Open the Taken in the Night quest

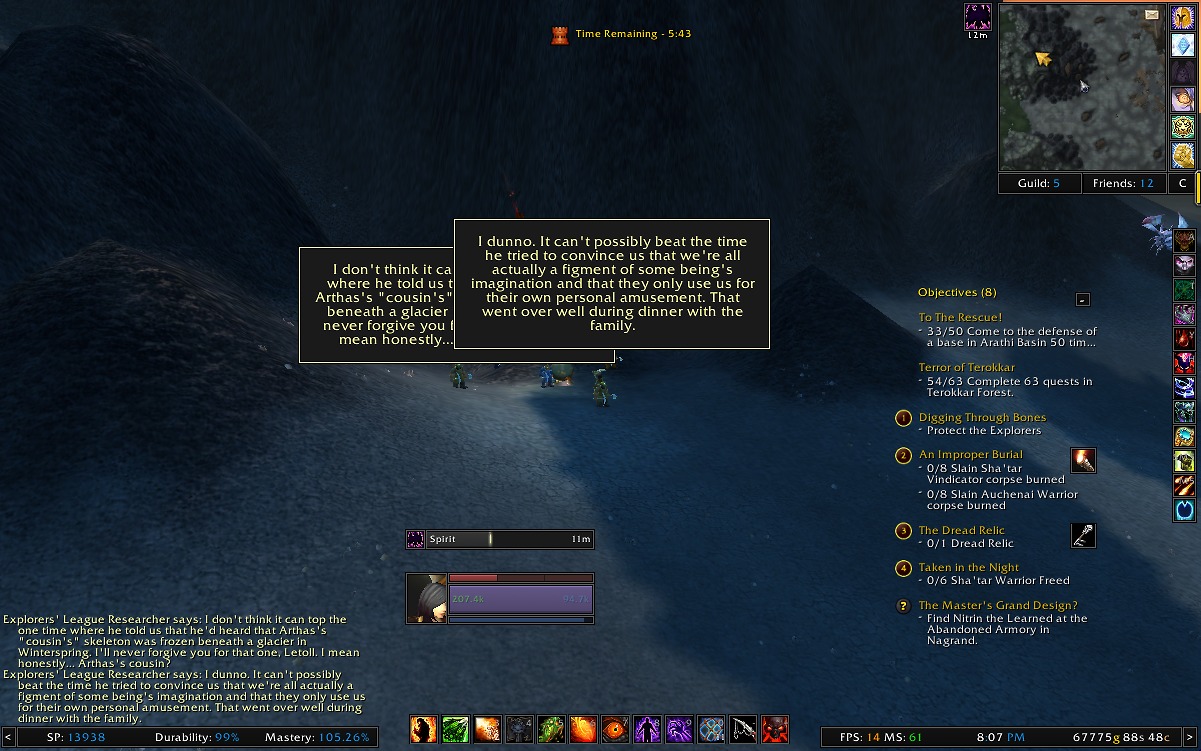[968, 568]
